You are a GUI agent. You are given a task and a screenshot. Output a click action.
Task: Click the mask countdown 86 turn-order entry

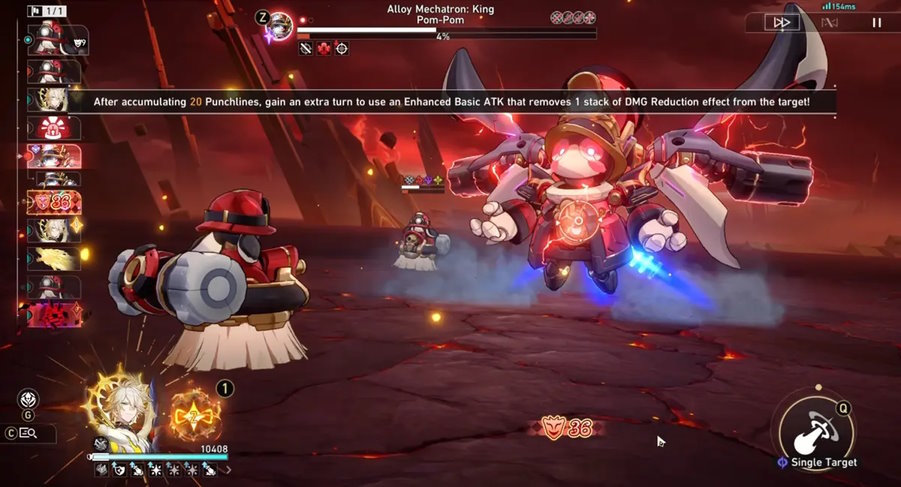click(55, 203)
